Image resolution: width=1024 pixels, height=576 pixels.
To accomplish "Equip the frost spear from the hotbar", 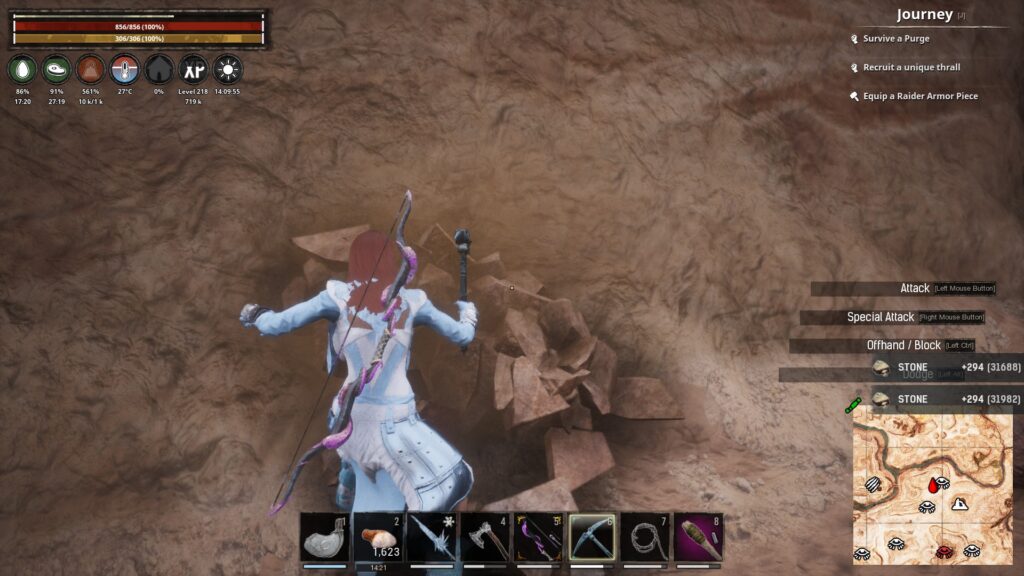I will point(432,538).
